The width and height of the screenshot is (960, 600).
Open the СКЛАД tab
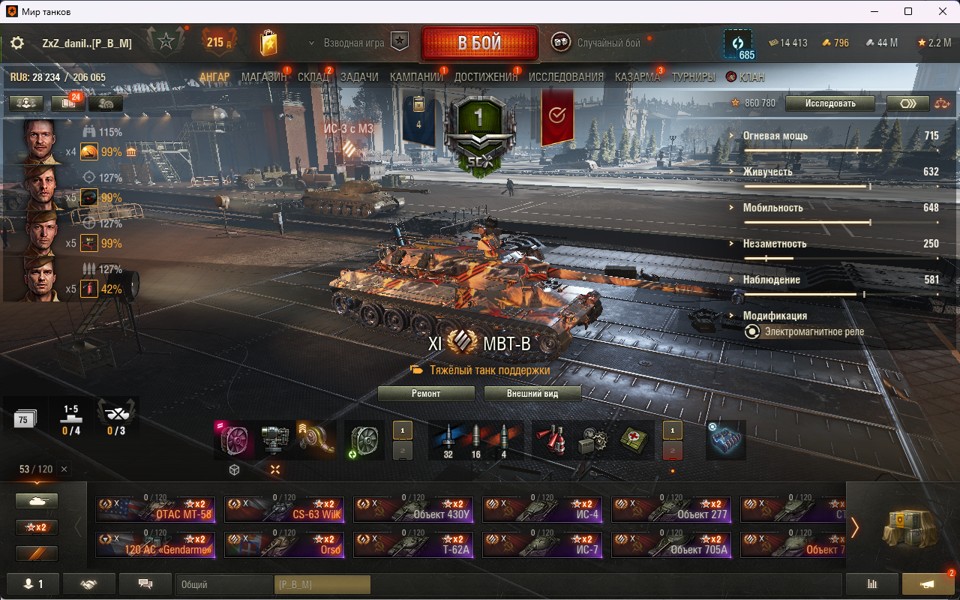313,77
